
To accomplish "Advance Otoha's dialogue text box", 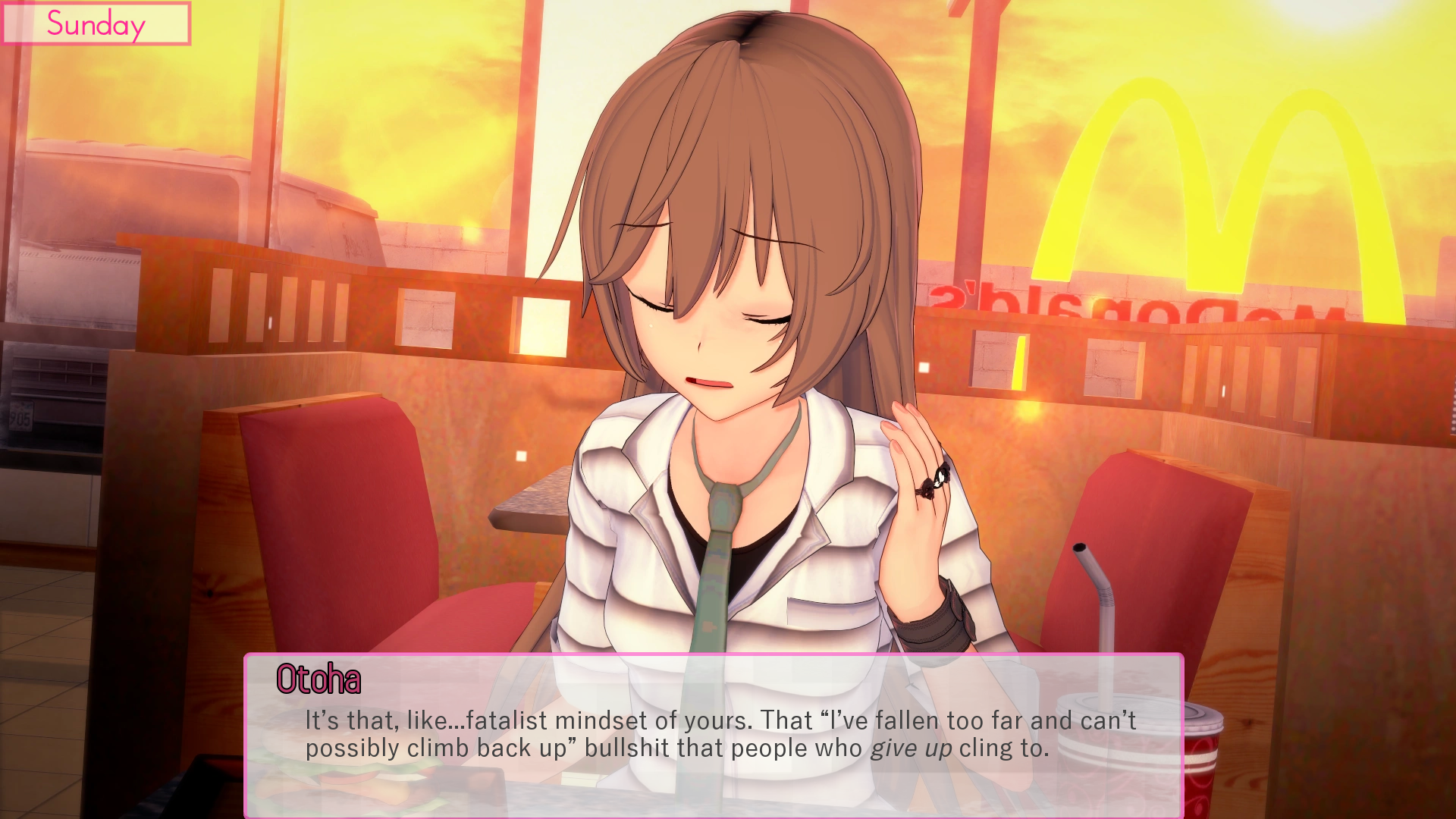I will [x=713, y=734].
